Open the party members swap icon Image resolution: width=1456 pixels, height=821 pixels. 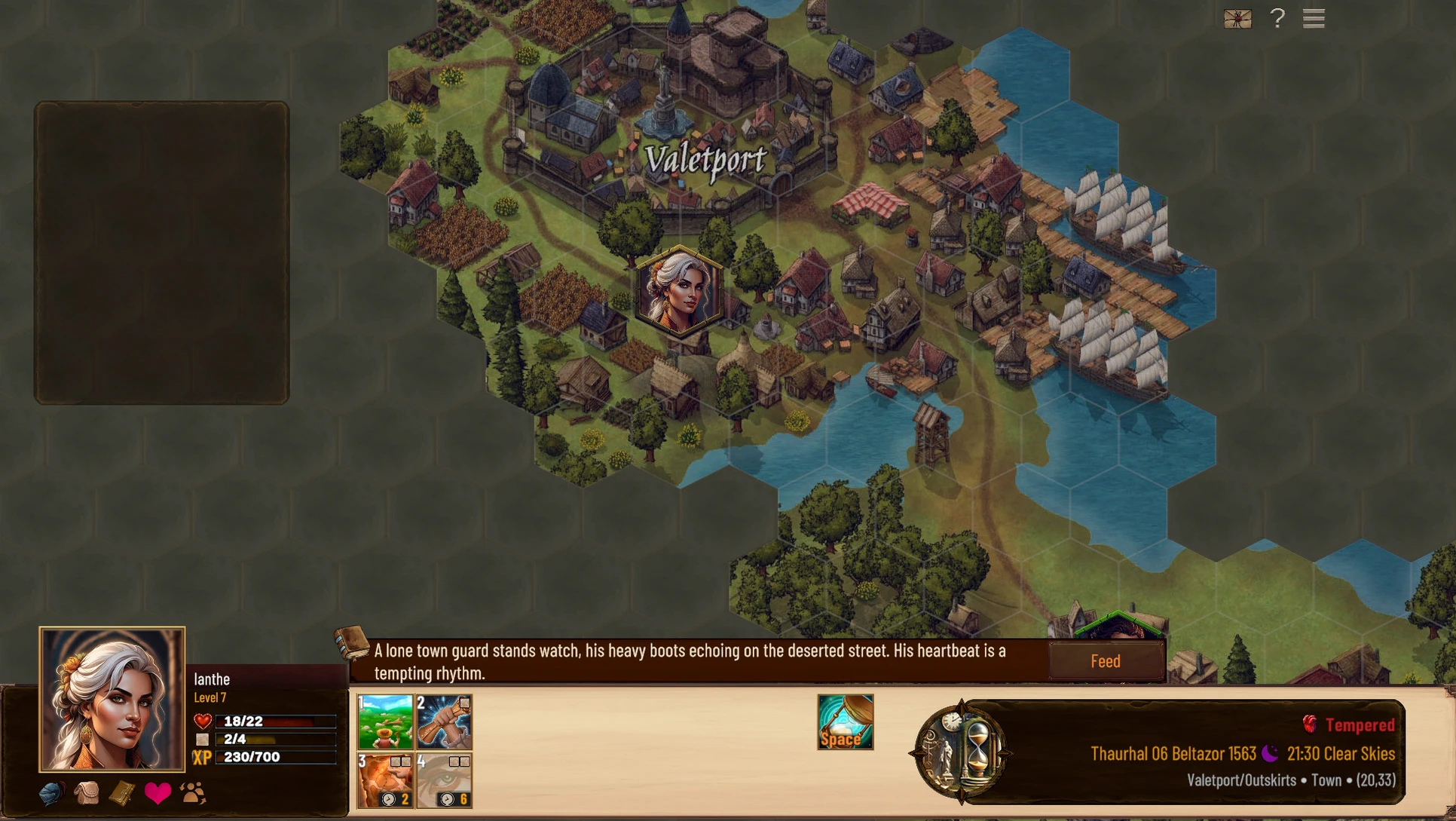(193, 793)
